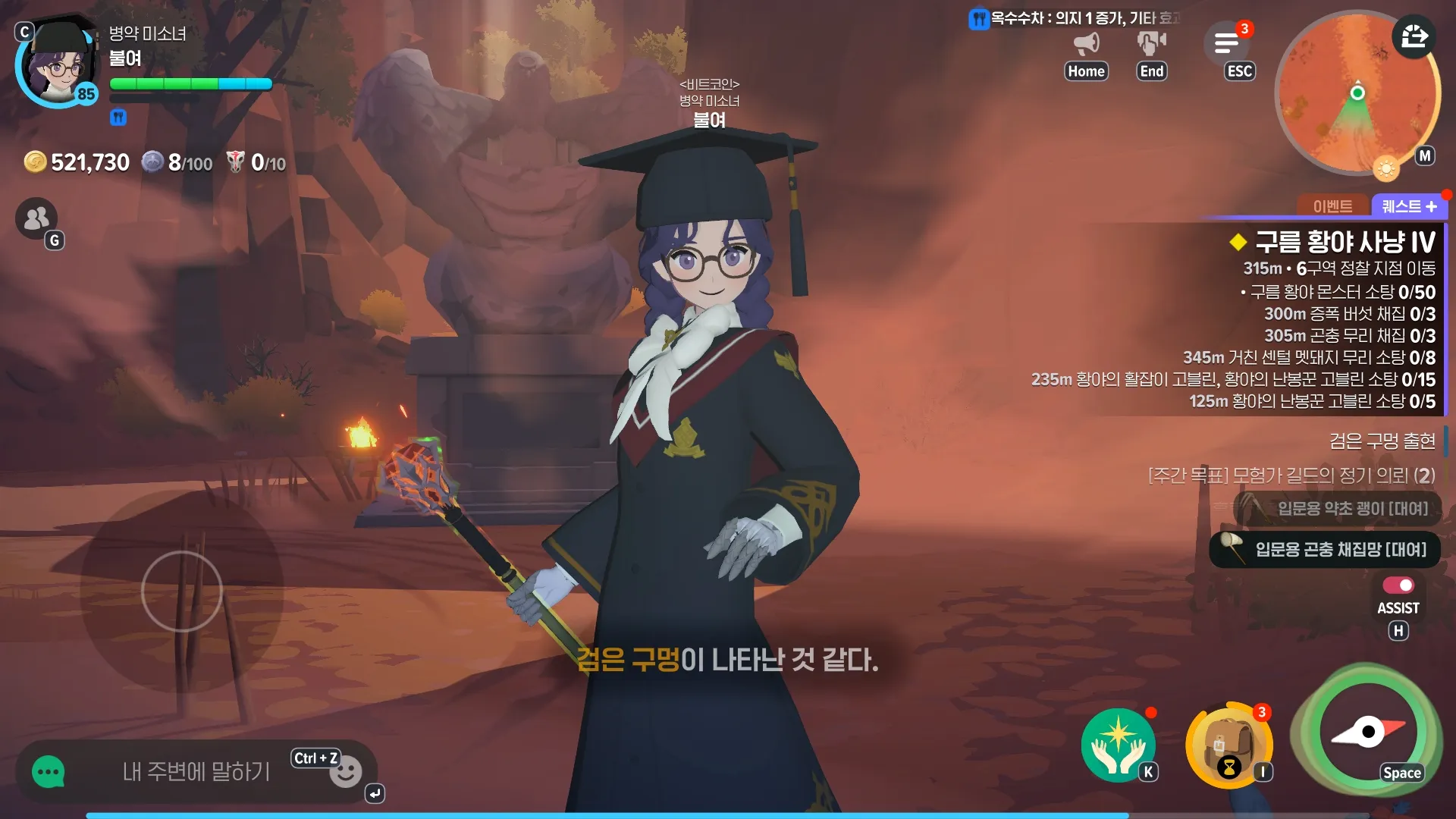The height and width of the screenshot is (819, 1456).
Task: Open the emoji smiley in chat
Action: (x=346, y=773)
